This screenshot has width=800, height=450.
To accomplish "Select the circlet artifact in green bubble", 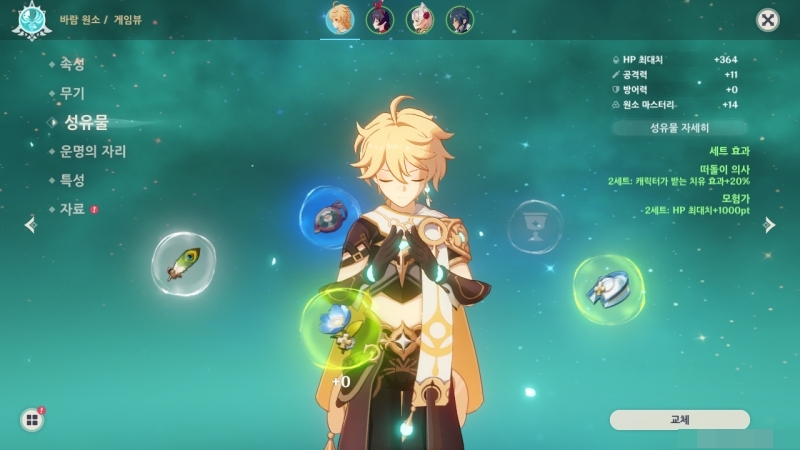I will [x=608, y=289].
